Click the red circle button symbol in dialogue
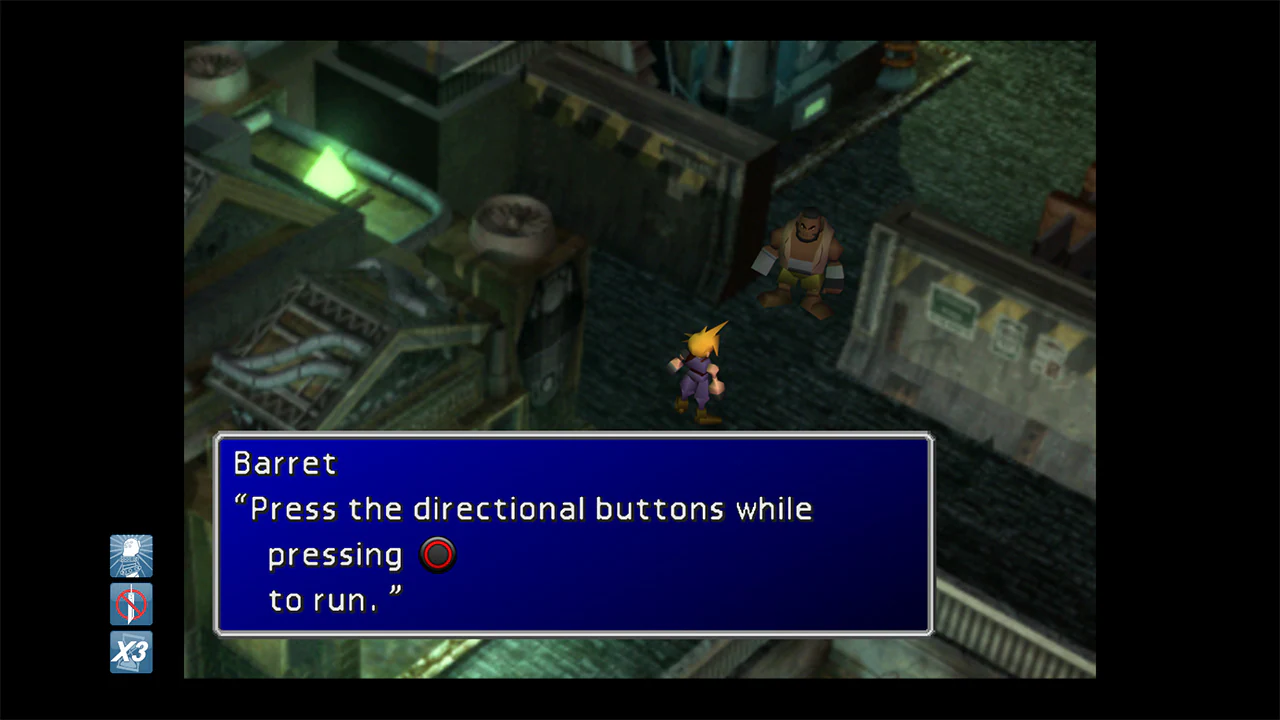The height and width of the screenshot is (720, 1280). point(437,555)
